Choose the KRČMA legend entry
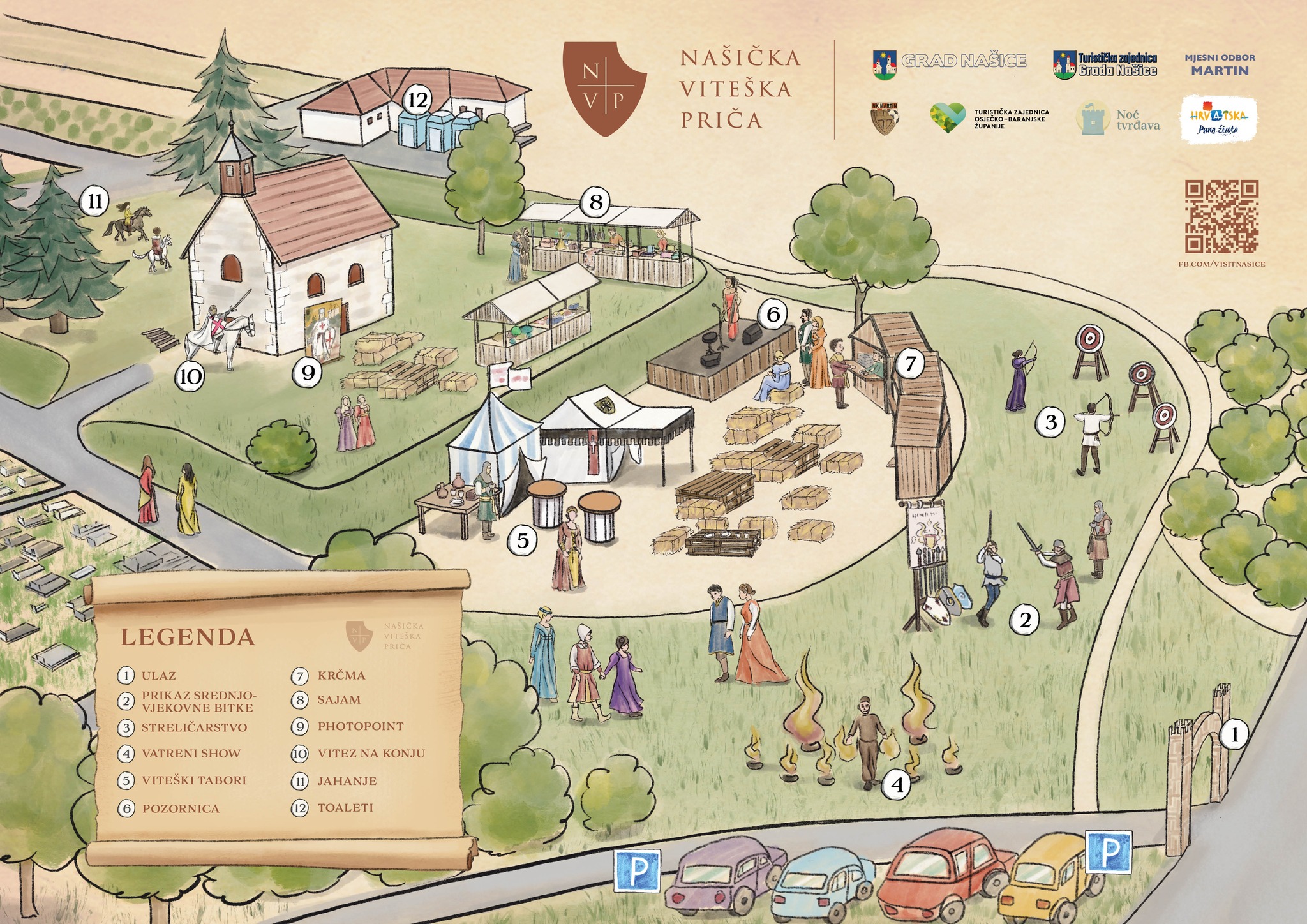 pos(341,675)
